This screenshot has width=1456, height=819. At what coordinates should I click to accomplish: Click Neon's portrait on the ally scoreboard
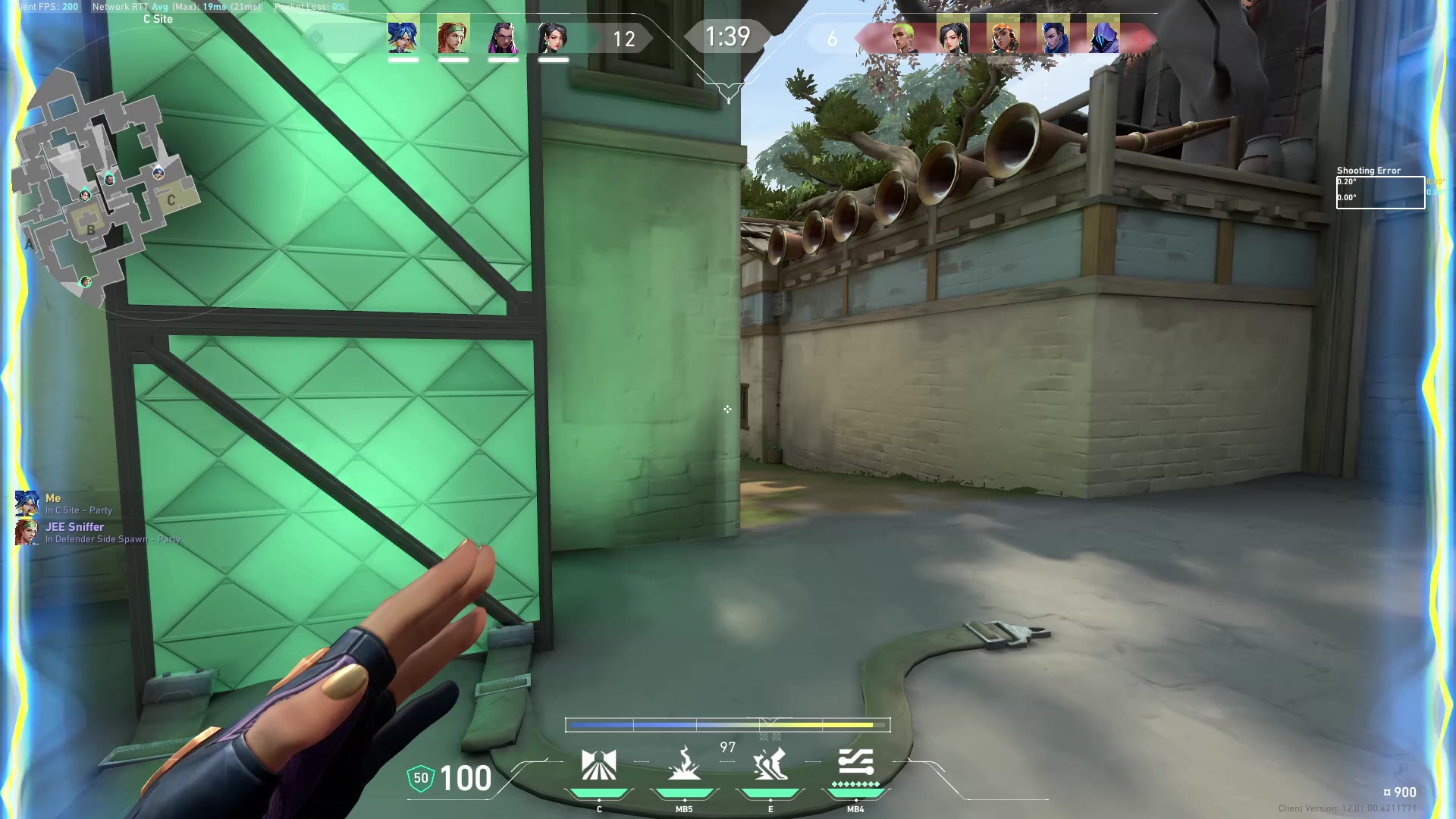[402, 38]
